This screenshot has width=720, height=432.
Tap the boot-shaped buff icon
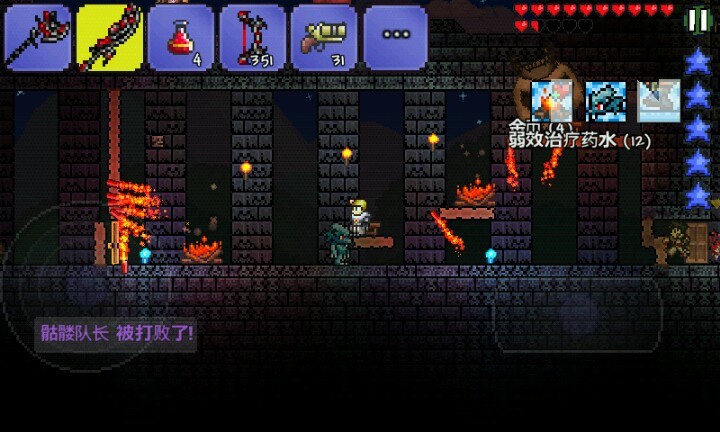pos(658,101)
